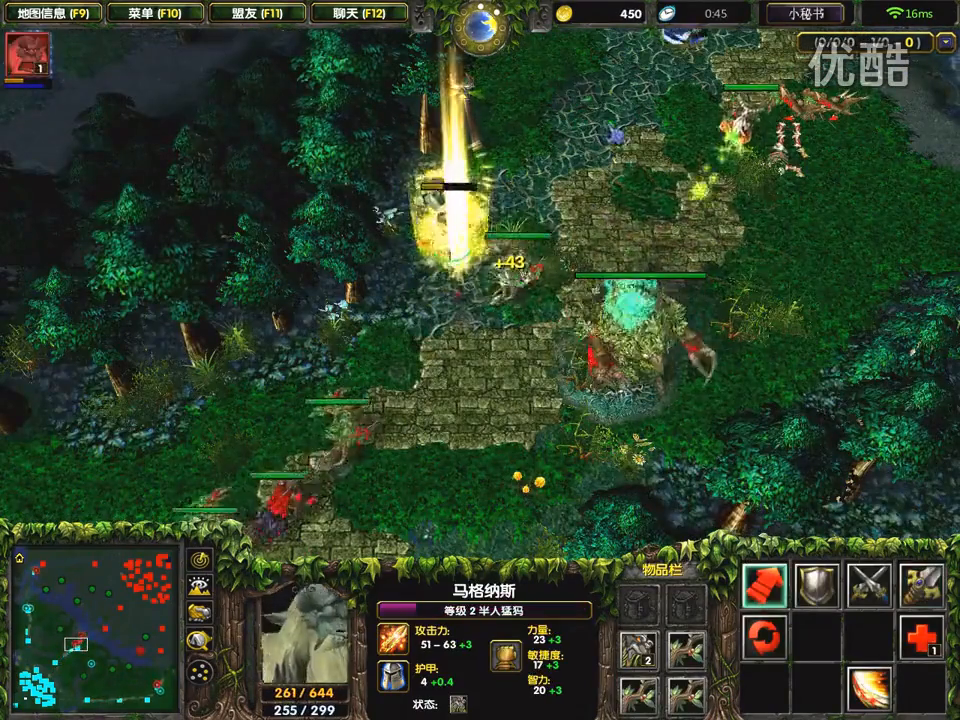
Task: Open the 地图信息 (F9) quest log
Action: pos(54,14)
